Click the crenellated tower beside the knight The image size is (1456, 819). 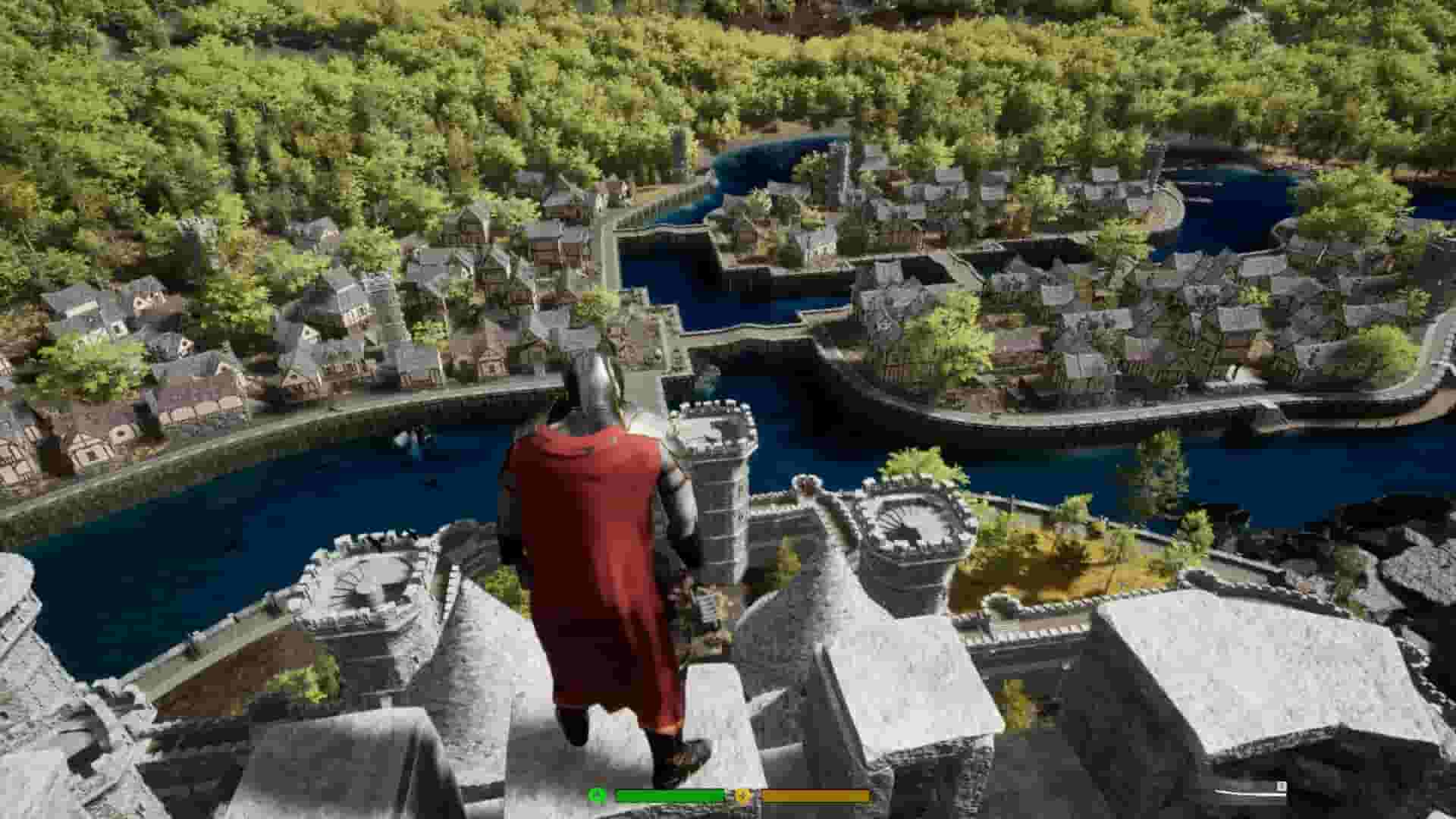pyautogui.click(x=720, y=470)
